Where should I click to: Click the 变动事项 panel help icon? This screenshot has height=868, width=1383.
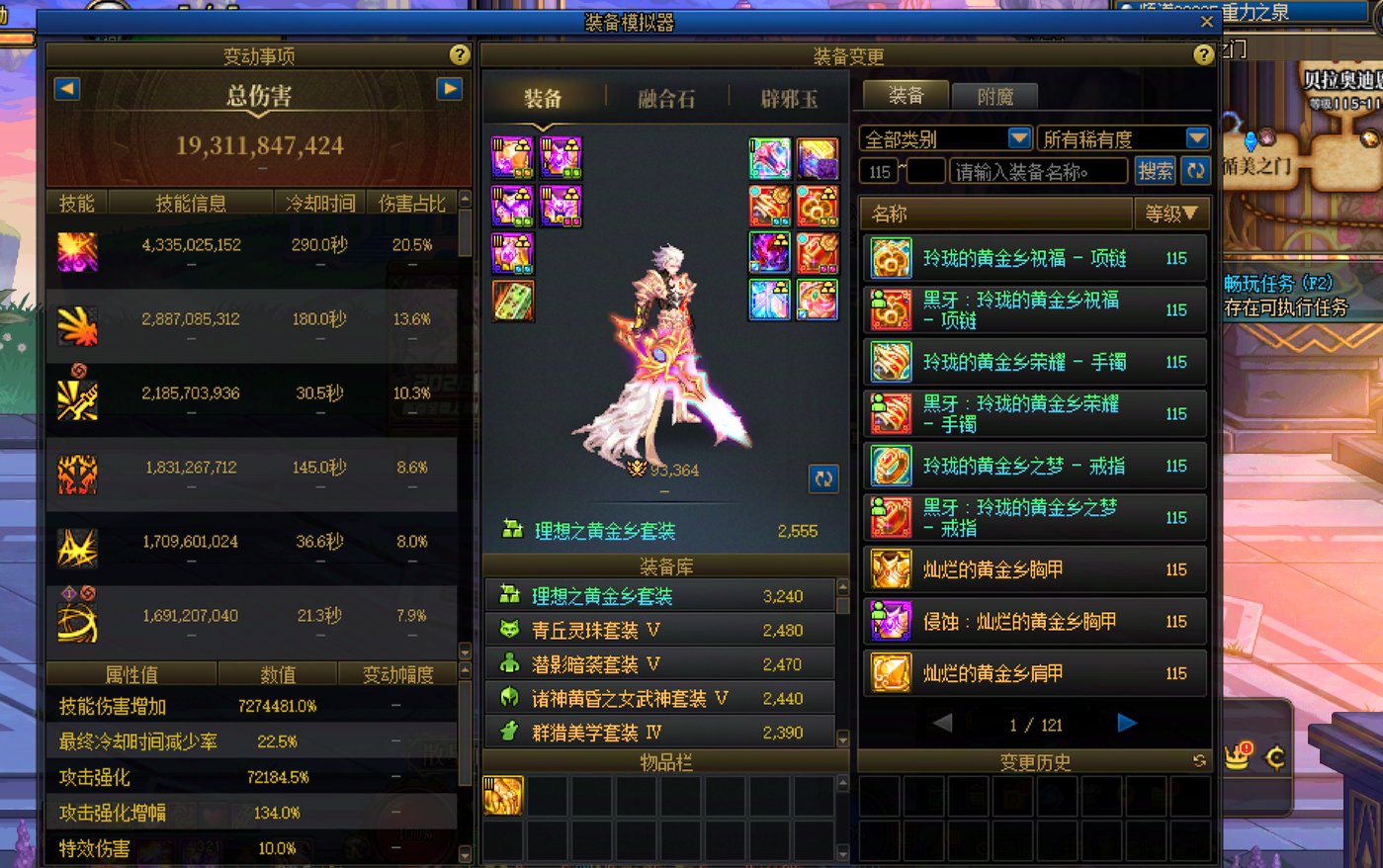click(x=457, y=56)
